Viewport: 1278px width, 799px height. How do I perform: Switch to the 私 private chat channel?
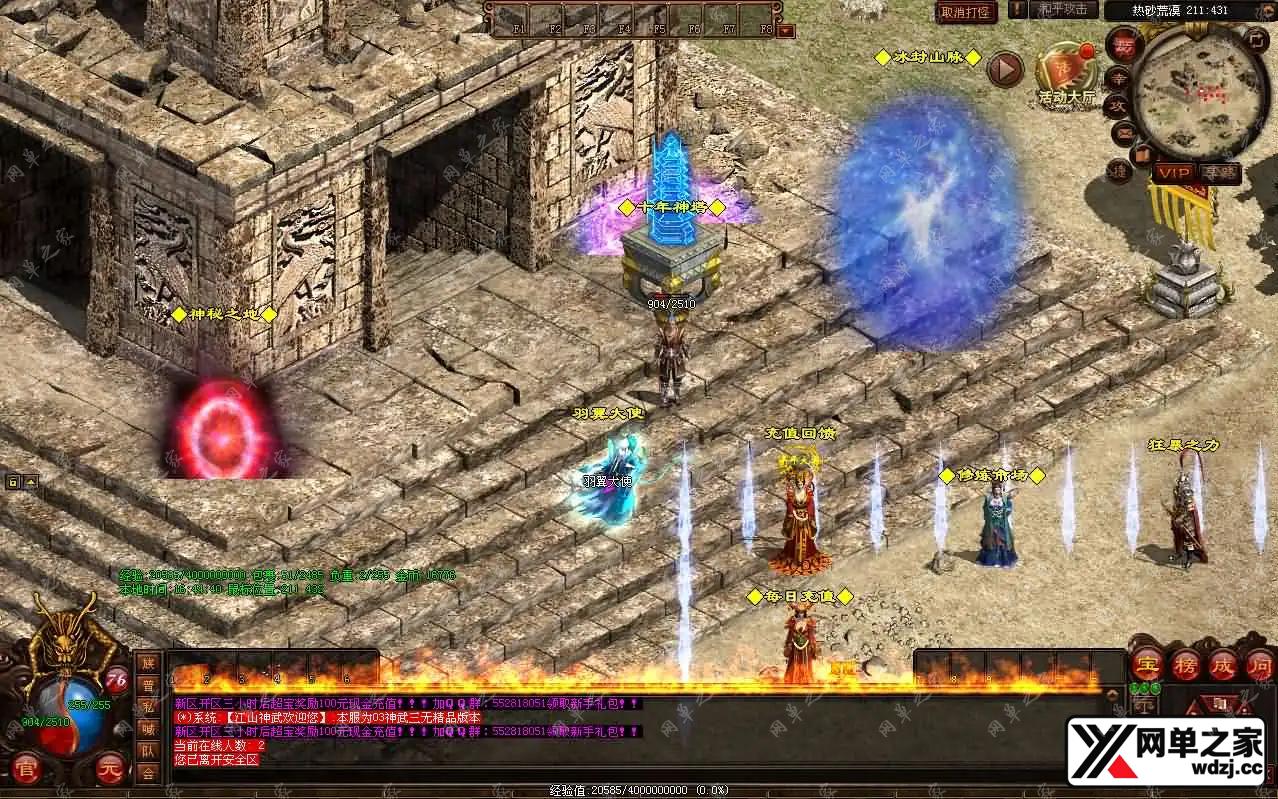tap(148, 707)
